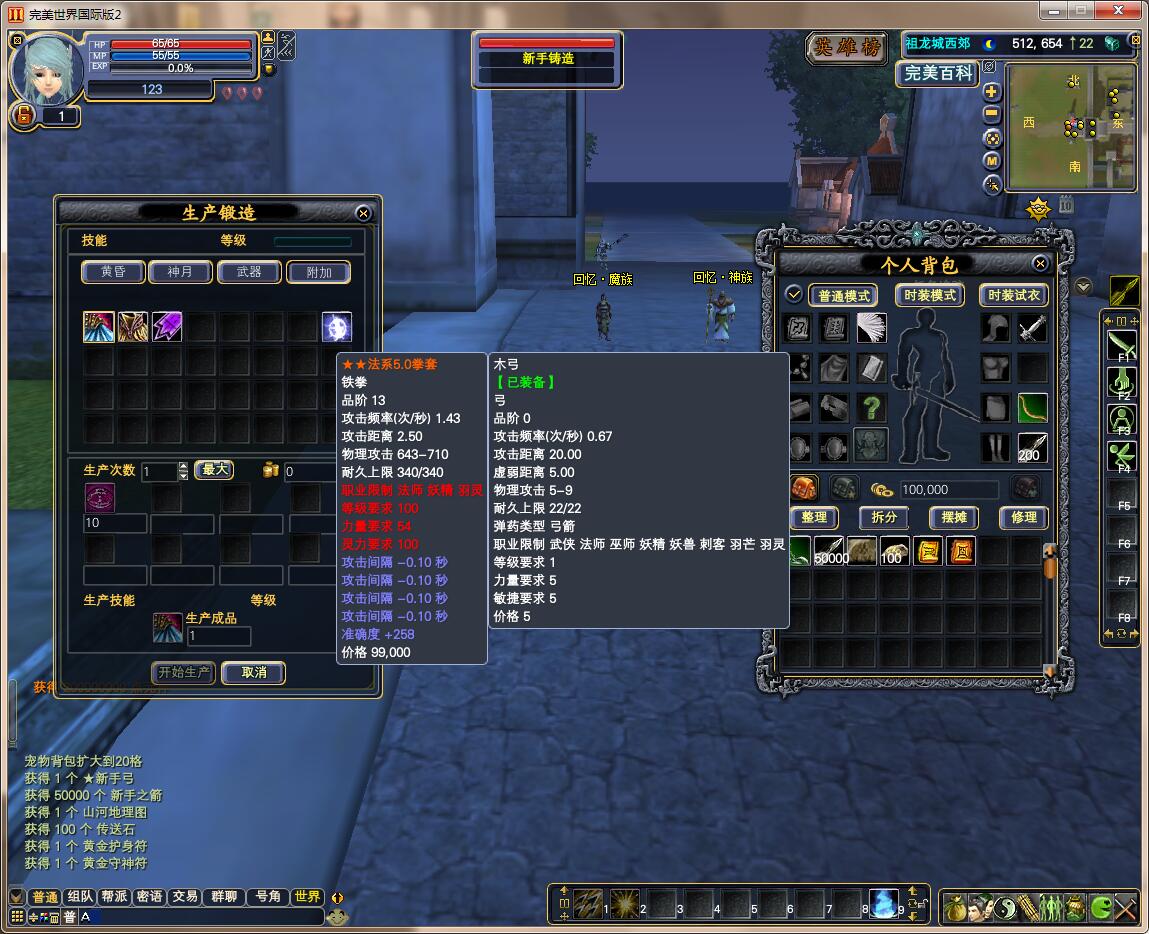Open a stall with 摆摊
This screenshot has height=934, width=1149.
[954, 517]
